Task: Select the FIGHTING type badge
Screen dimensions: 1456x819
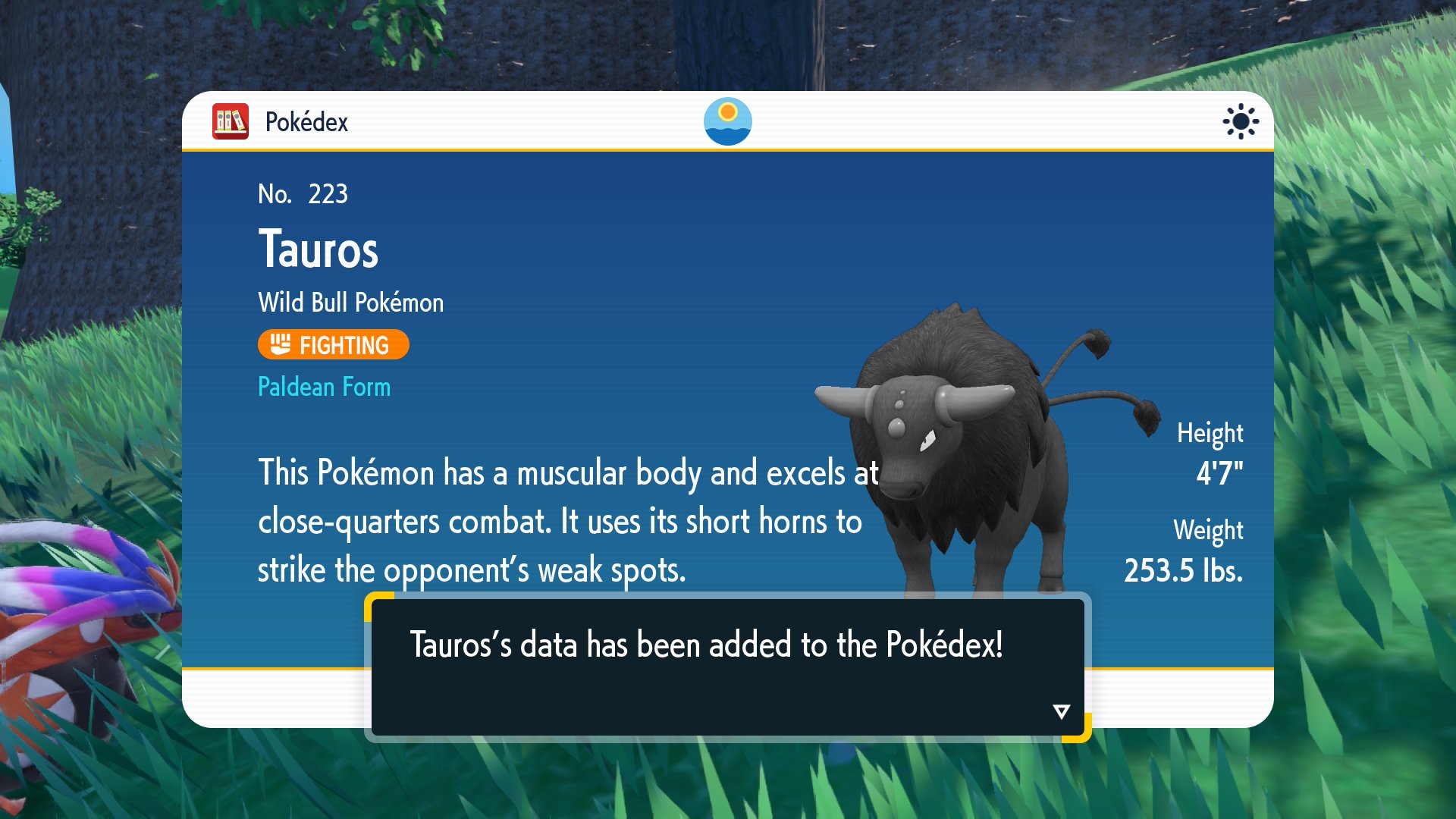Action: click(x=333, y=345)
